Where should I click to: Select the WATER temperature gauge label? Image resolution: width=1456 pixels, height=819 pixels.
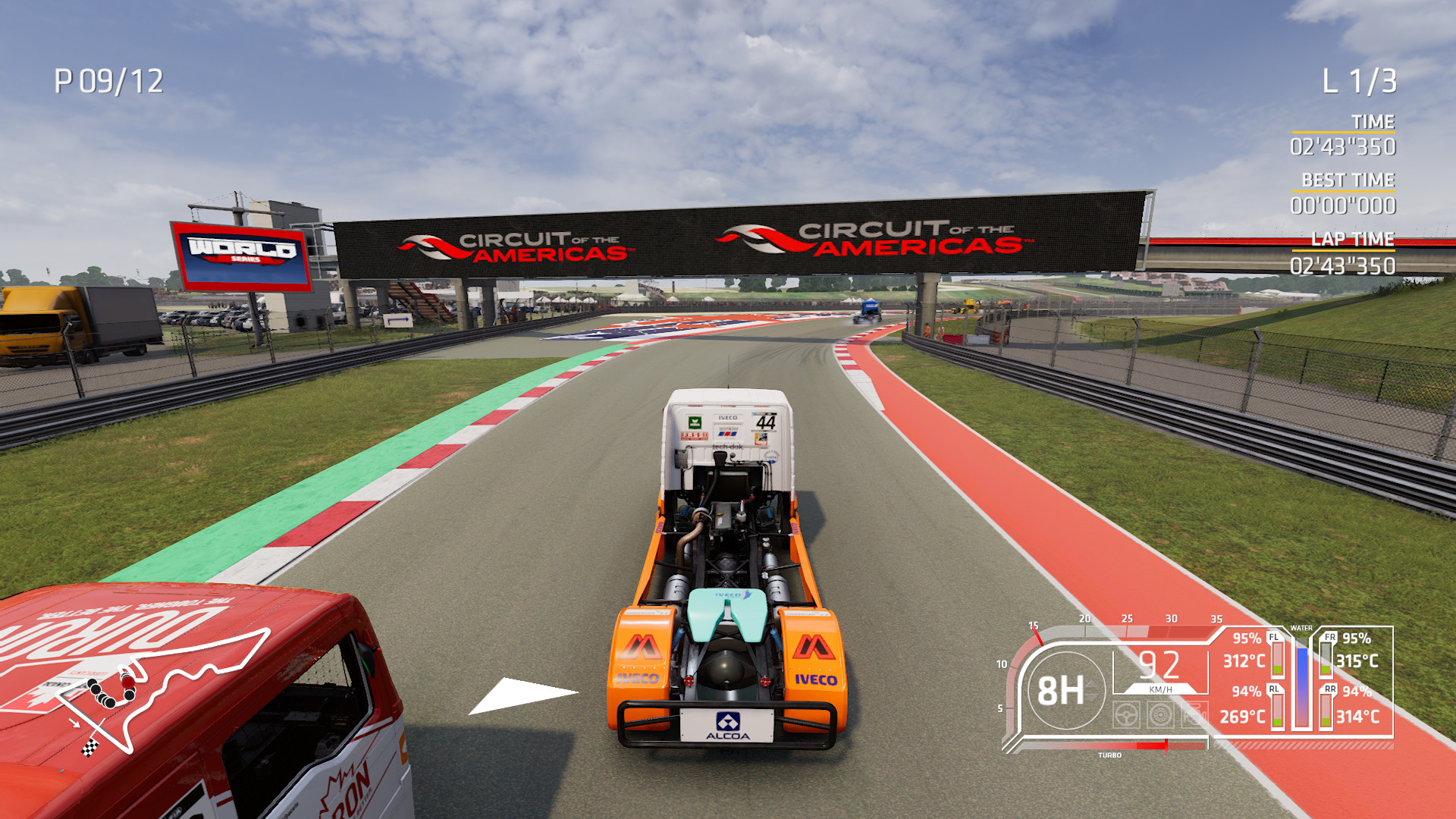1302,628
